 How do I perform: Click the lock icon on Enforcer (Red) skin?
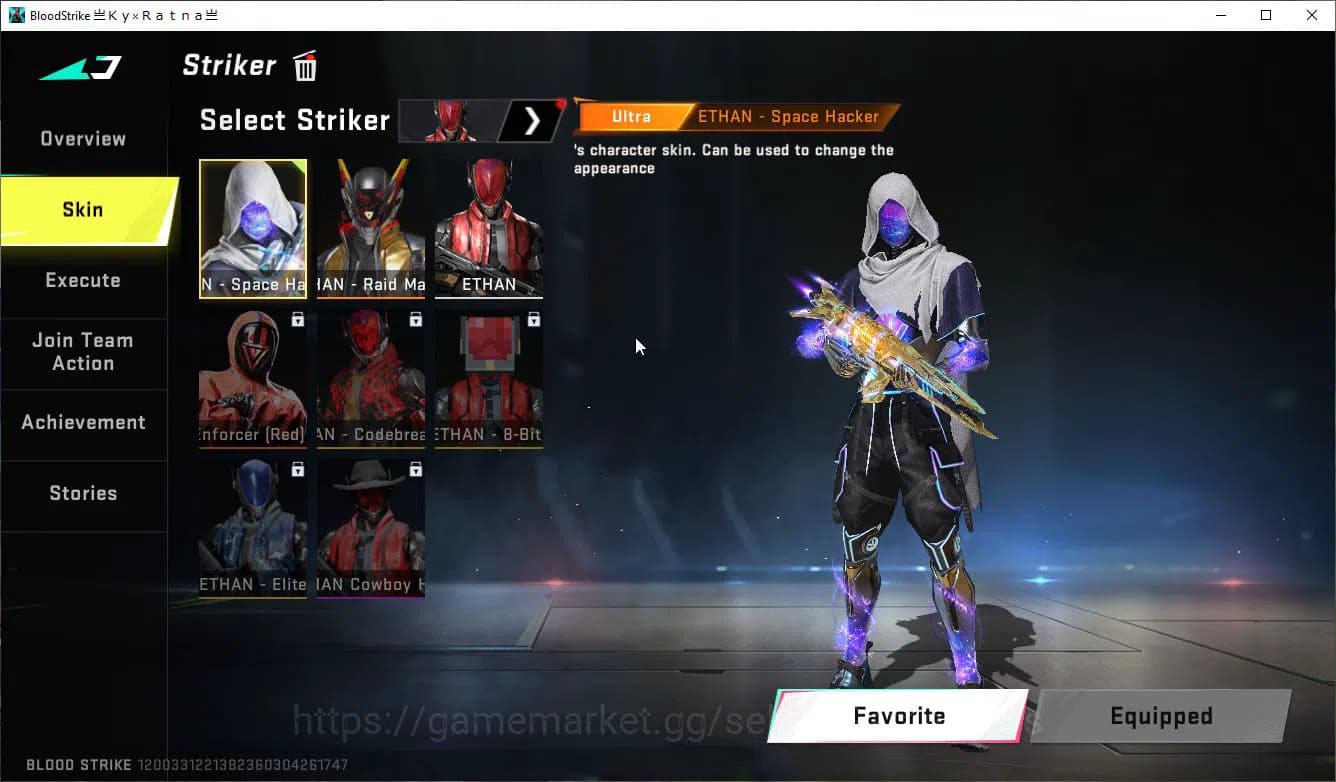tap(296, 318)
